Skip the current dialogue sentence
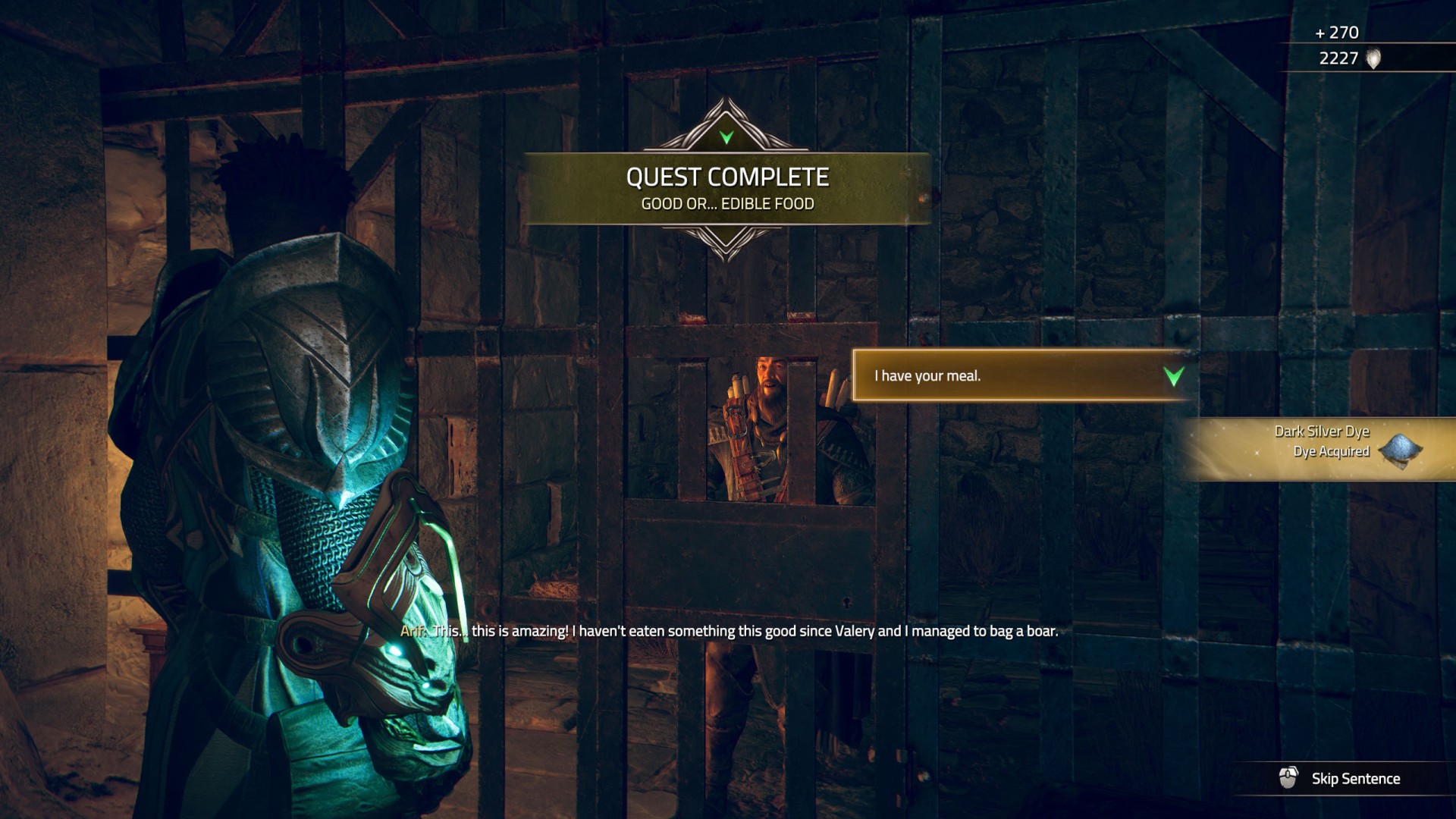 [x=1341, y=779]
